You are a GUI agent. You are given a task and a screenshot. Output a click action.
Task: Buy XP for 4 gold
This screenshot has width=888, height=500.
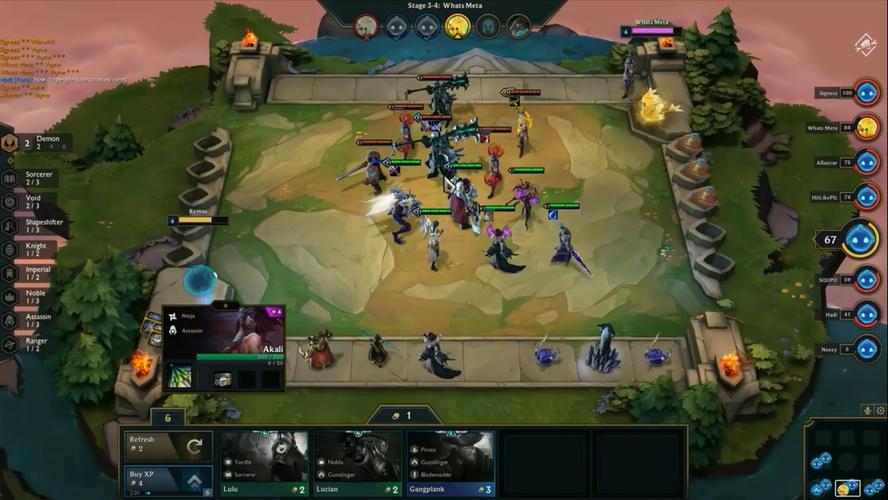[x=168, y=480]
